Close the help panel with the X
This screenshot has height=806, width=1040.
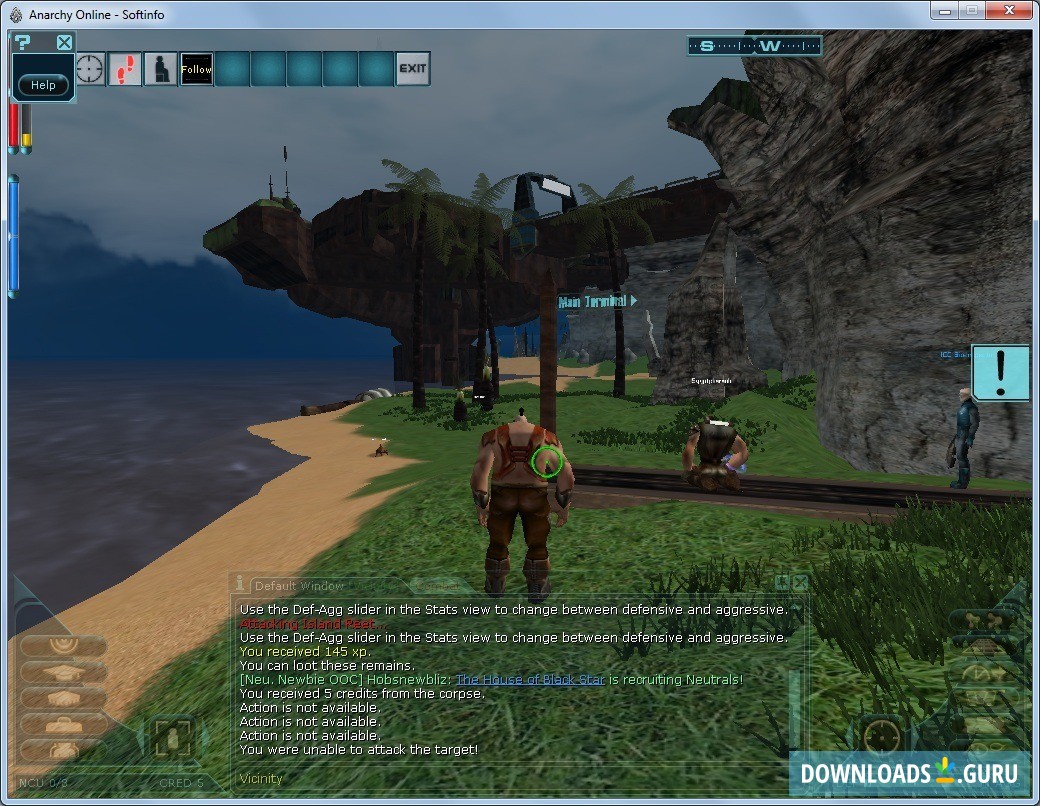[64, 42]
